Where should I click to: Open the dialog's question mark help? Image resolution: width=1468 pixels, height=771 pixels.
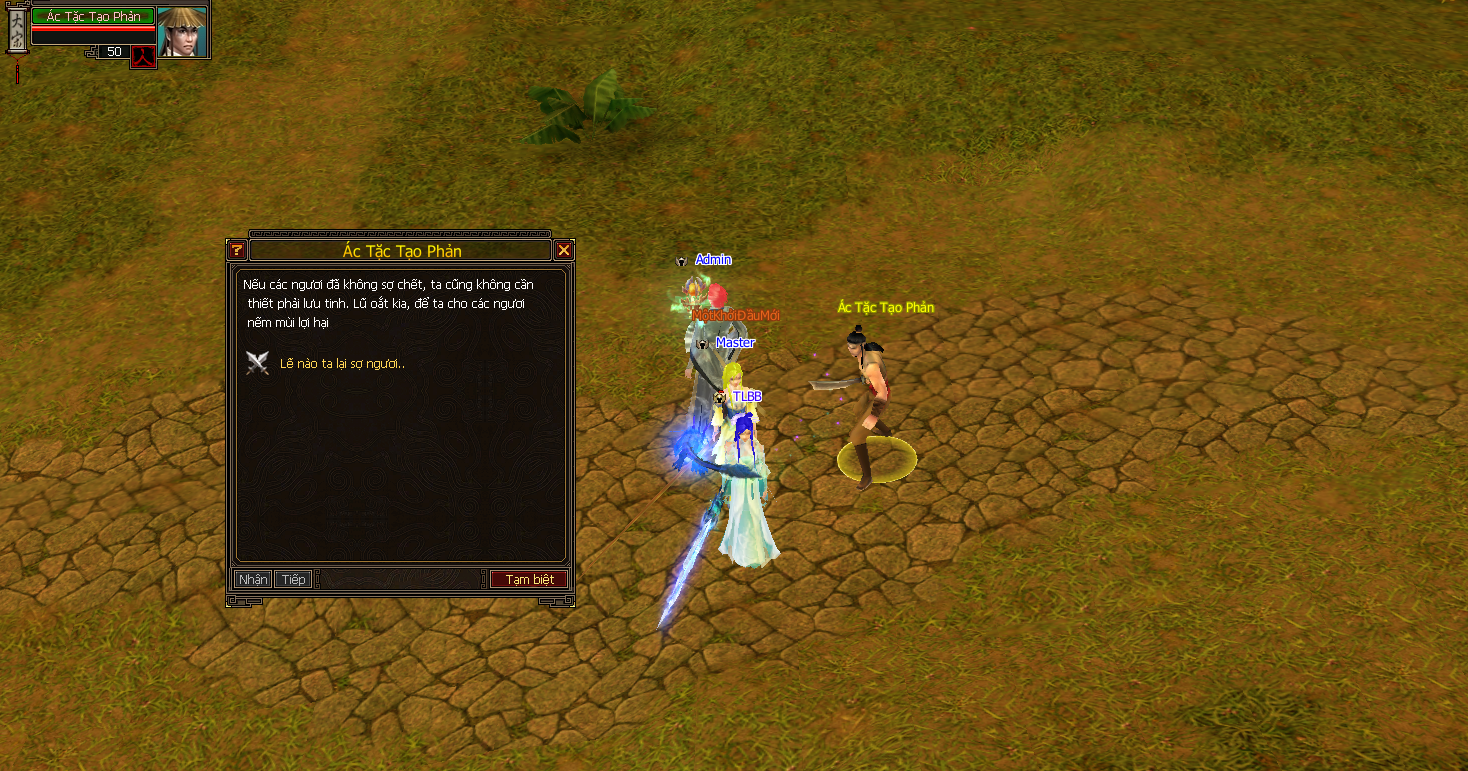pos(237,251)
